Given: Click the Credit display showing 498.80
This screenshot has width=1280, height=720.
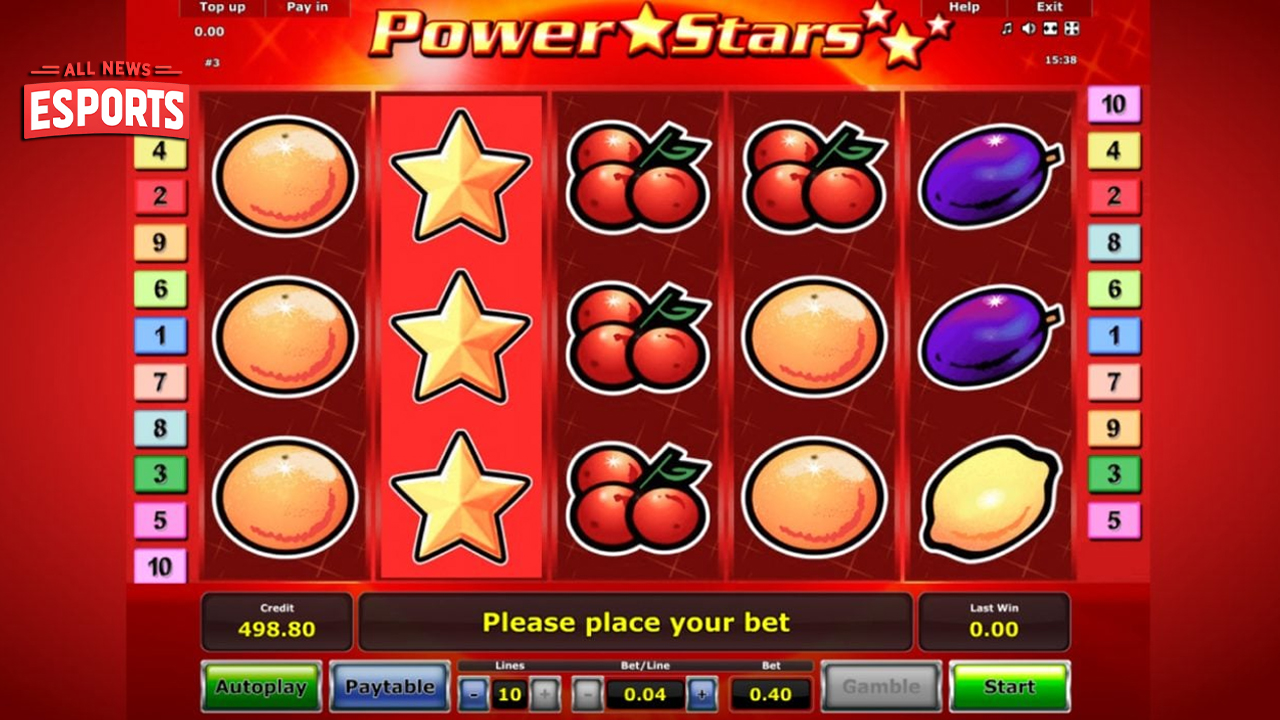Looking at the screenshot, I should [x=276, y=621].
